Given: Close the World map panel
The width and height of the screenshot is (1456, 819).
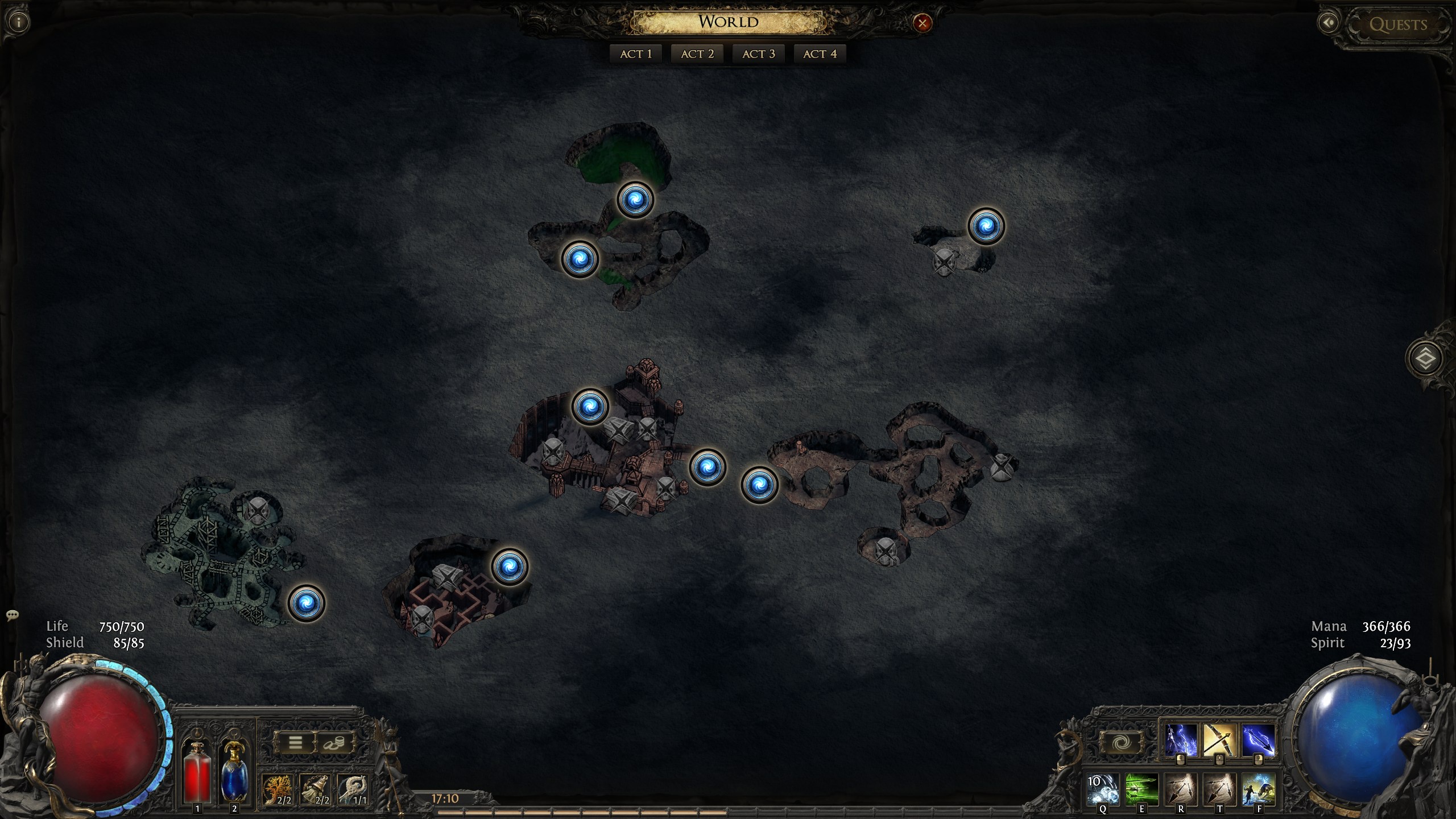Looking at the screenshot, I should (922, 23).
